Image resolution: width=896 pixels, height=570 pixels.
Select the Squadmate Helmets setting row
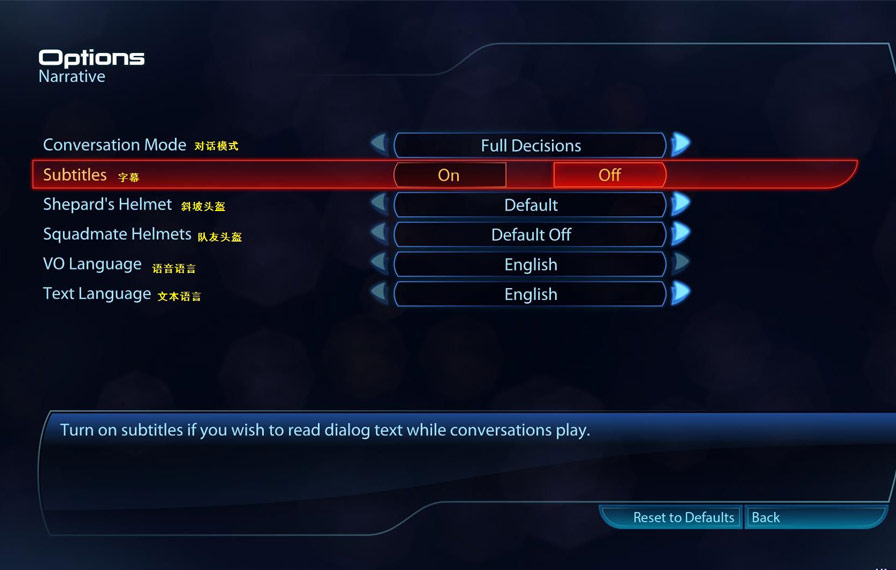click(x=117, y=235)
